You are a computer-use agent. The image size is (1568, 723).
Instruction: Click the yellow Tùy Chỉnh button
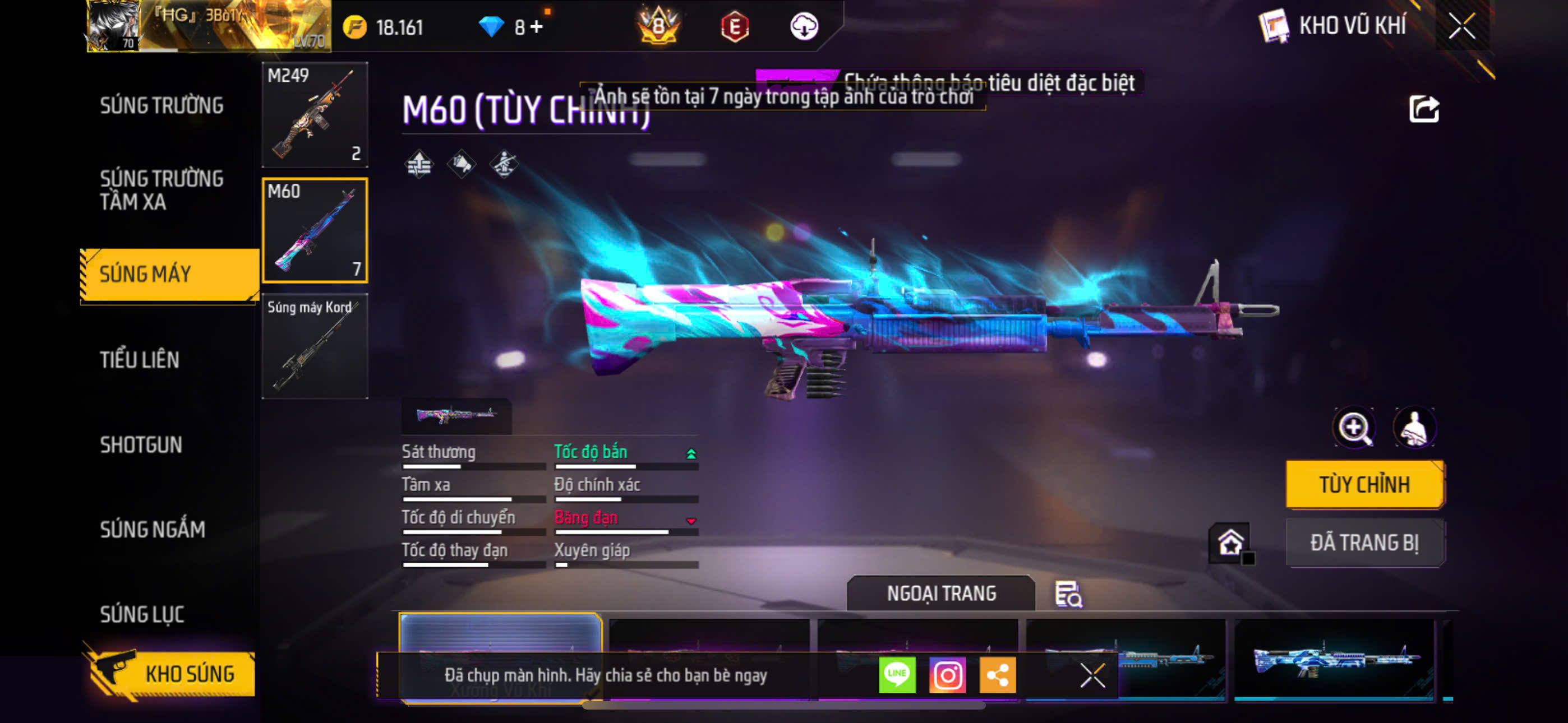[1364, 484]
